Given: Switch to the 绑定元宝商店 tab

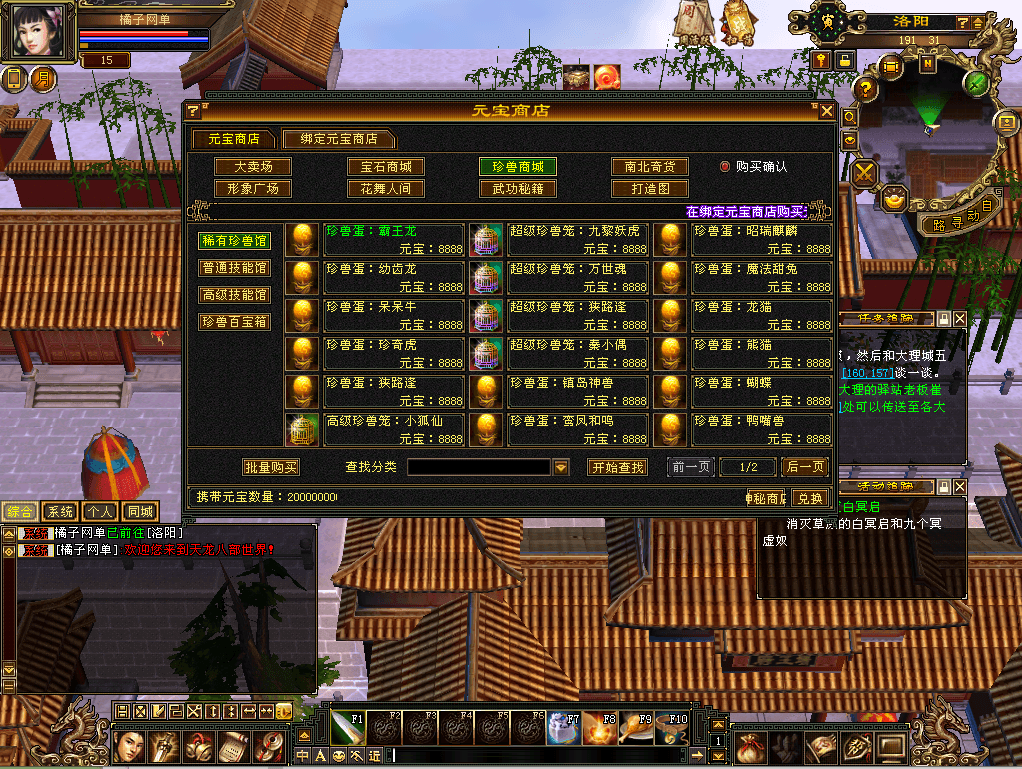Looking at the screenshot, I should pyautogui.click(x=337, y=139).
